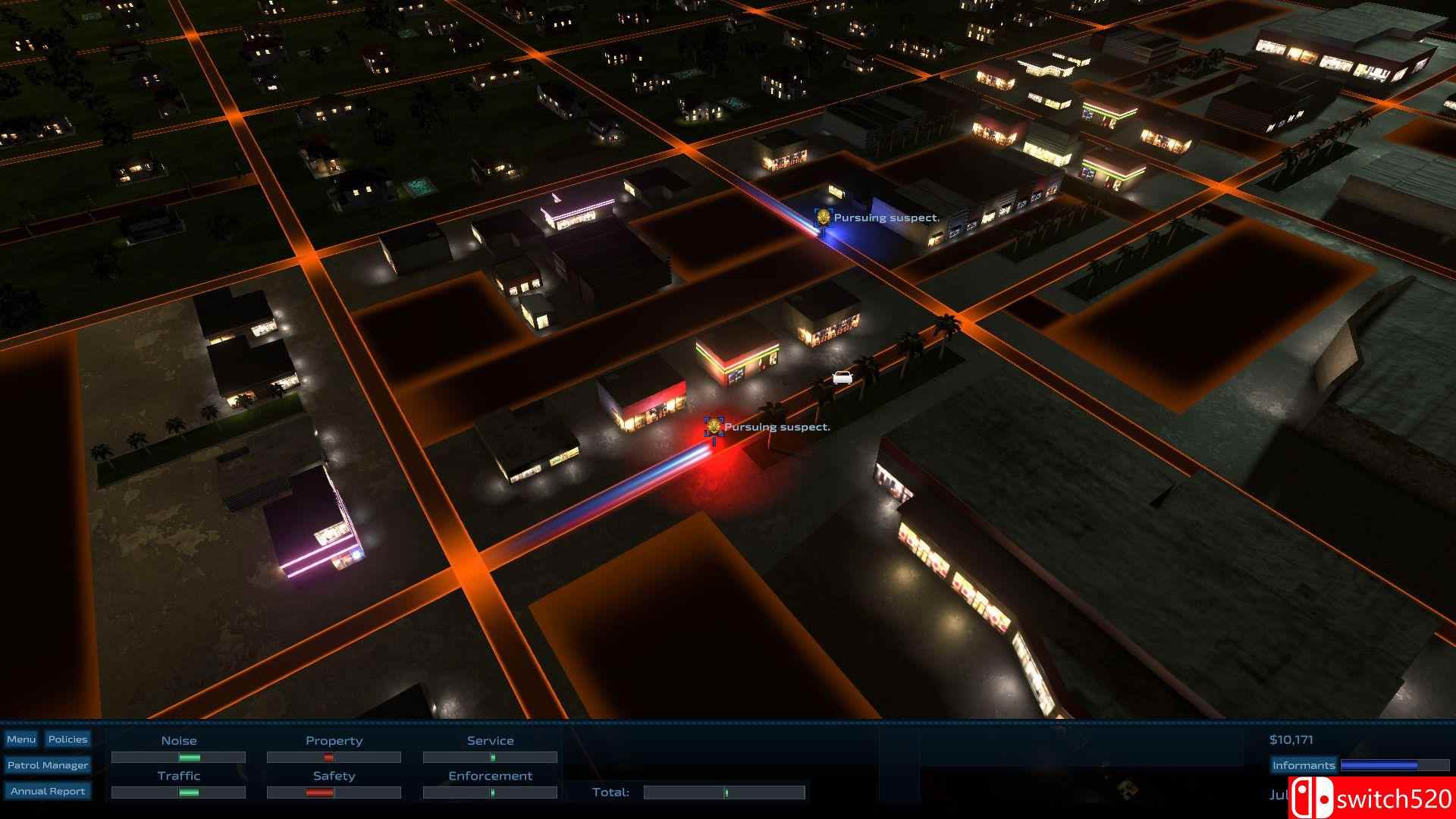Select the police badge by the red siren
This screenshot has width=1456, height=819.
coord(713,426)
